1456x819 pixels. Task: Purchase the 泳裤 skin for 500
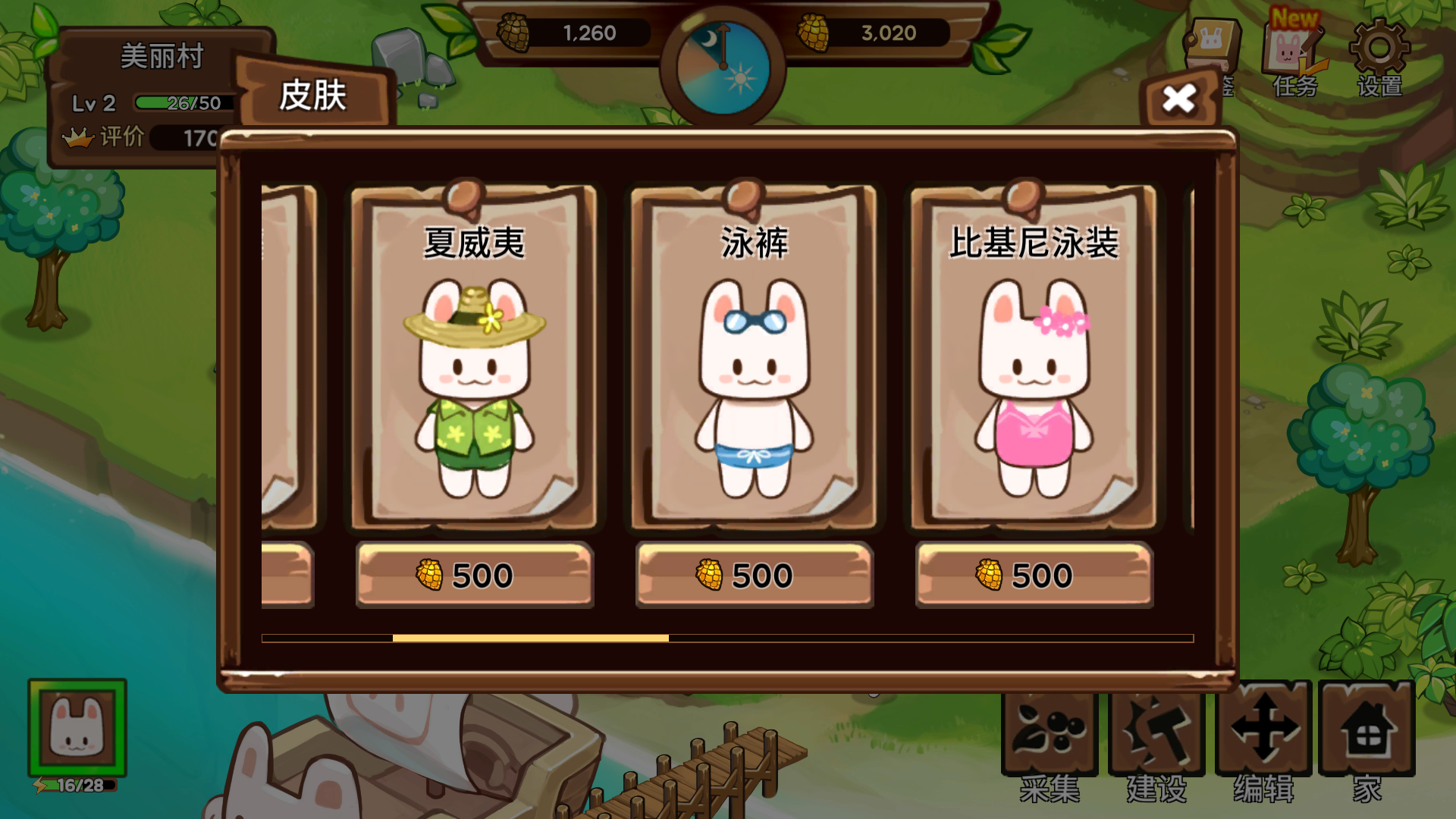[754, 576]
